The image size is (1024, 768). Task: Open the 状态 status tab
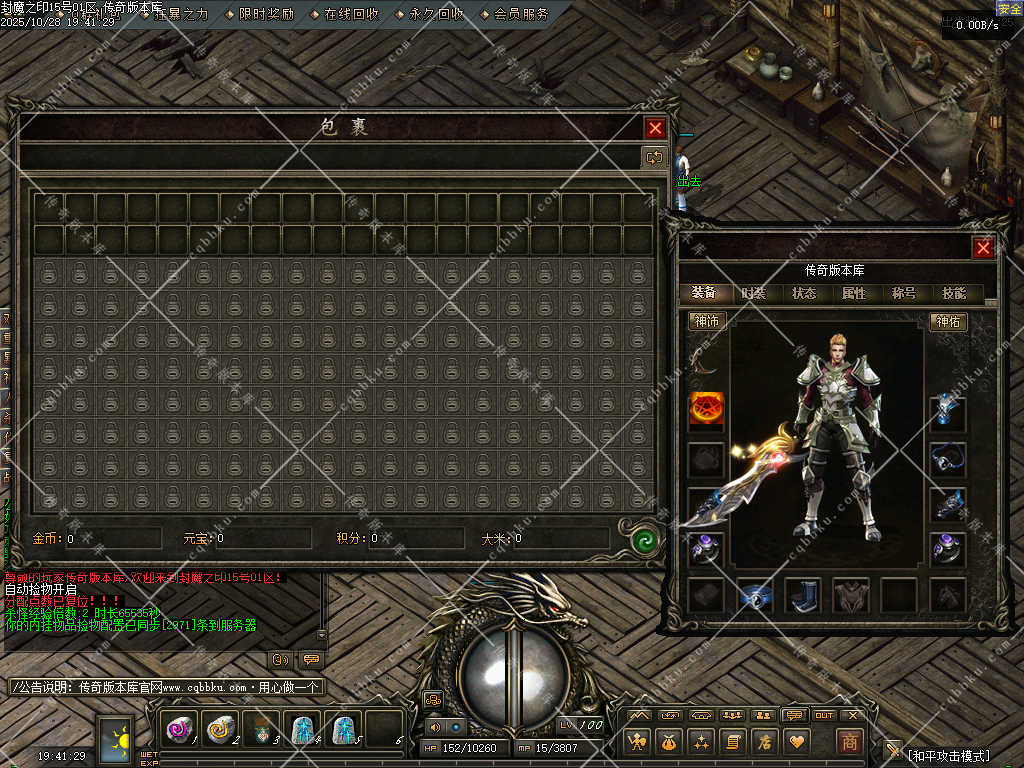pyautogui.click(x=804, y=293)
